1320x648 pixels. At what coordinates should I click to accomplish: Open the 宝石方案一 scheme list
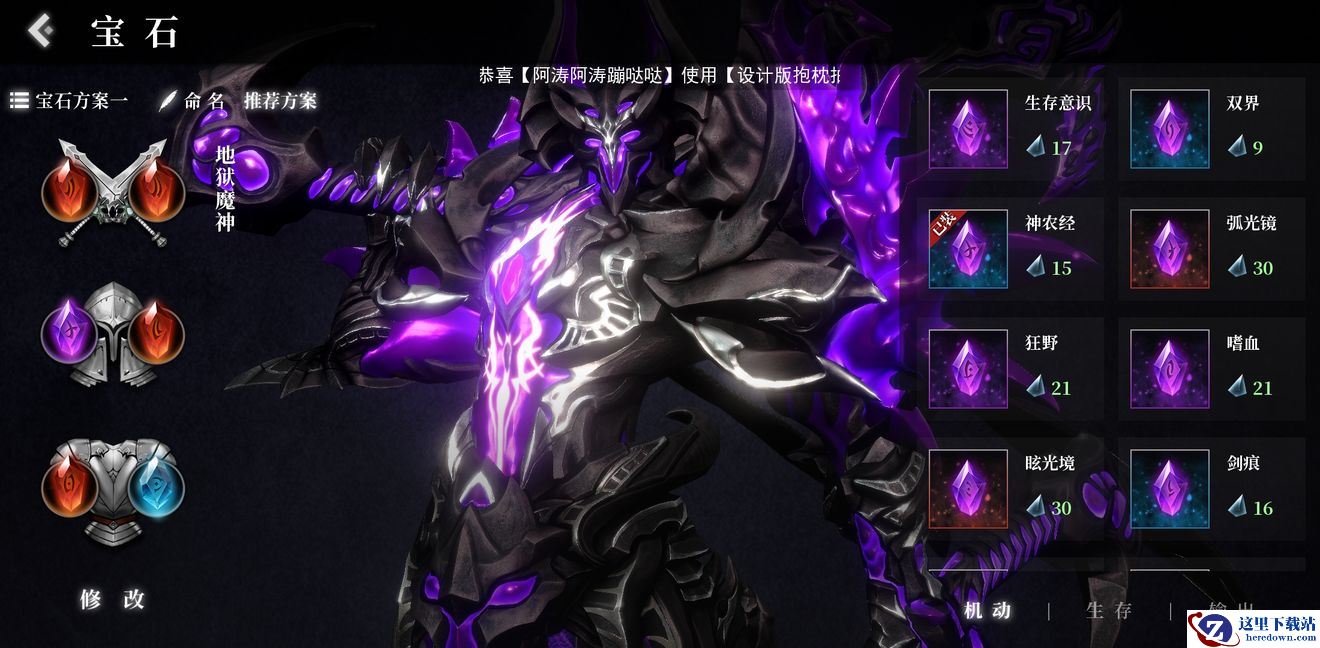click(x=70, y=101)
